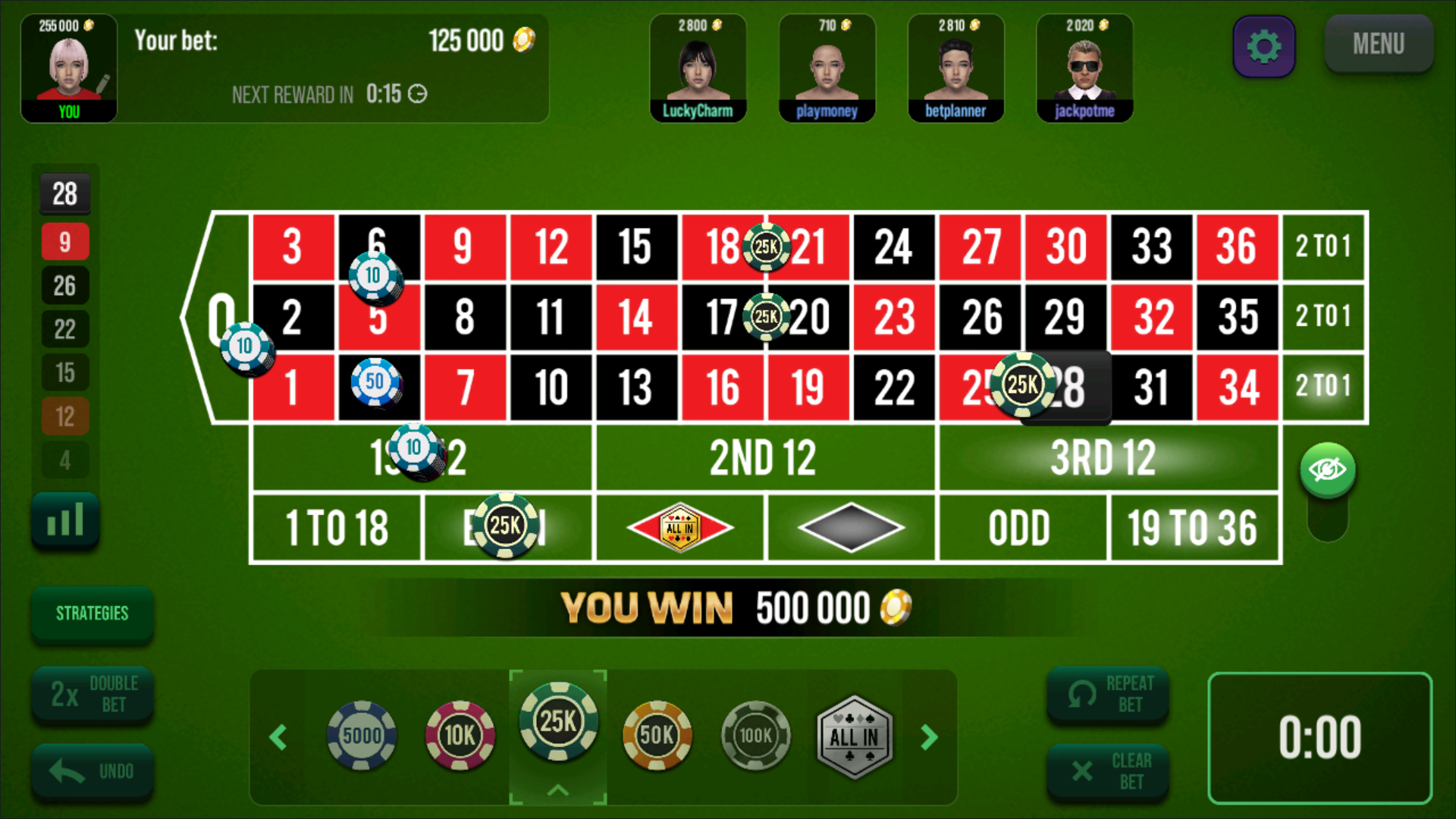
Task: Open the statistics bar chart
Action: (65, 520)
